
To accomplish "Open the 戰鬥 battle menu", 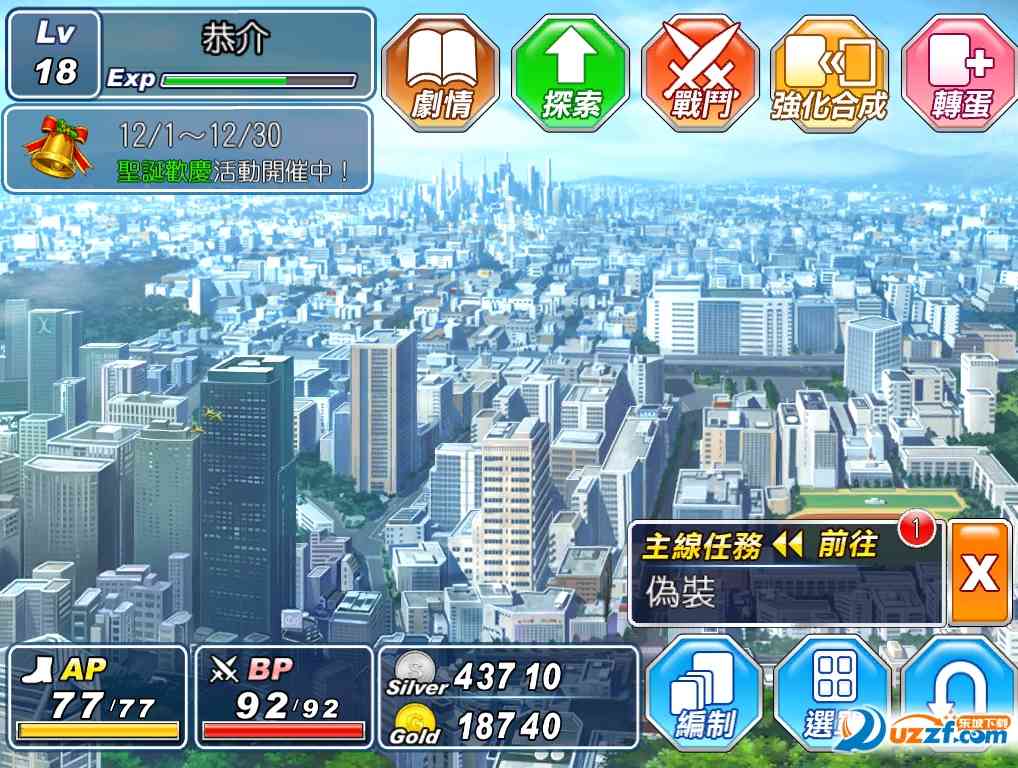I will click(700, 72).
